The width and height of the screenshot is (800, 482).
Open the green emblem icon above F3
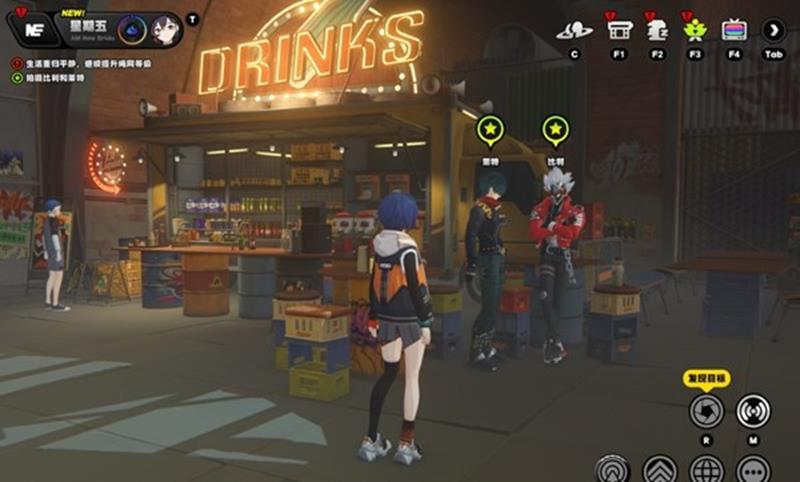[696, 30]
